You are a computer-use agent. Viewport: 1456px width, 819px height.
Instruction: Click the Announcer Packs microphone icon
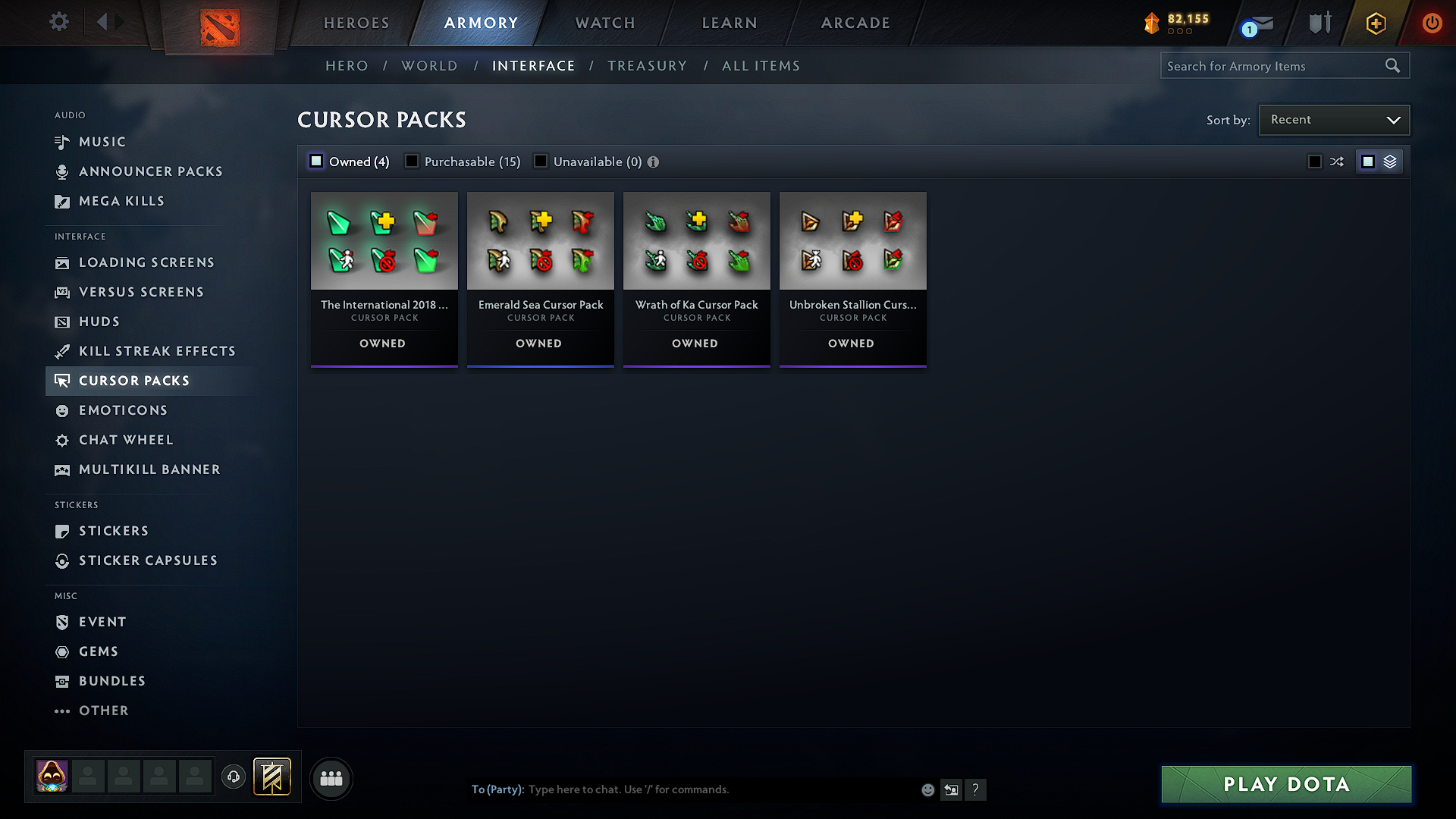tap(61, 171)
